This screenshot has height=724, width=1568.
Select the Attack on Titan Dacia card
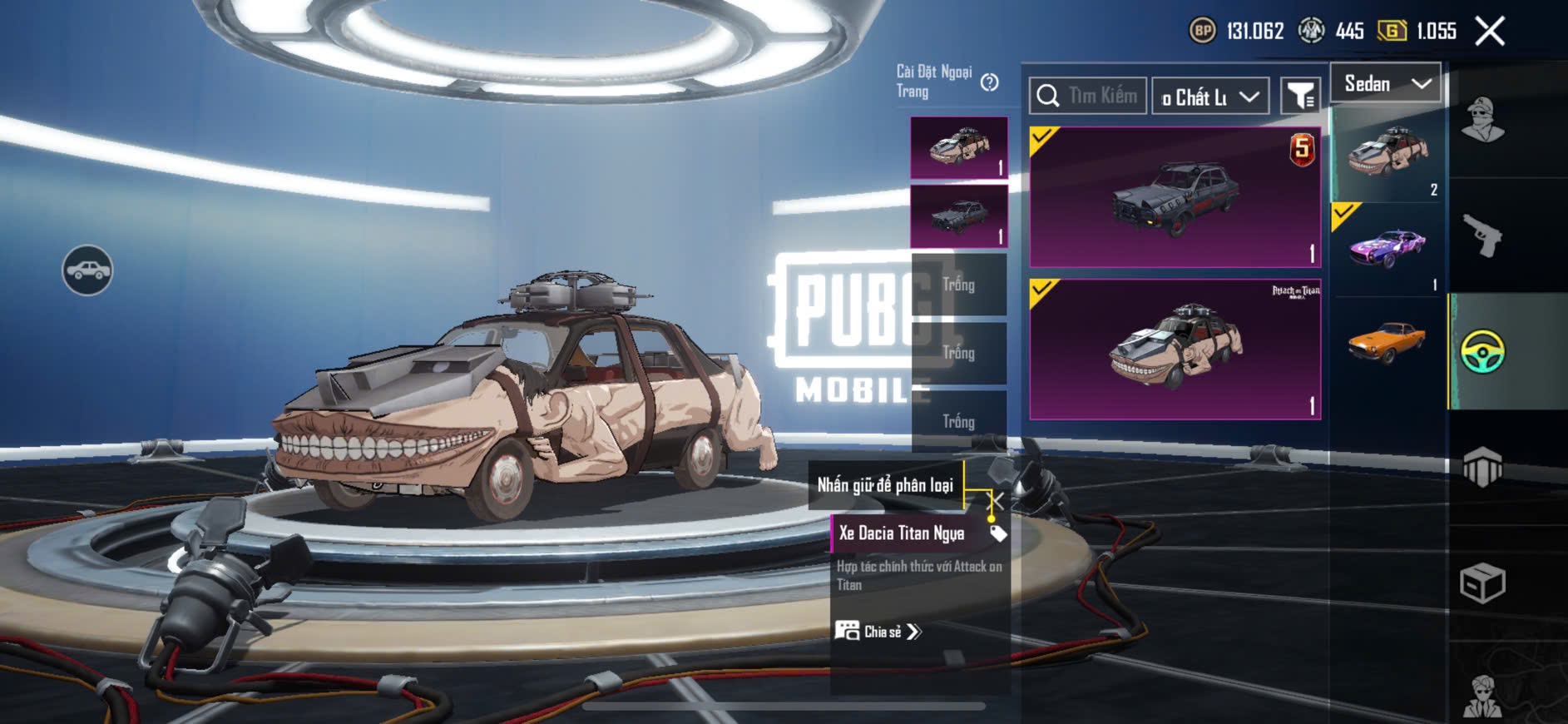pyautogui.click(x=1175, y=350)
